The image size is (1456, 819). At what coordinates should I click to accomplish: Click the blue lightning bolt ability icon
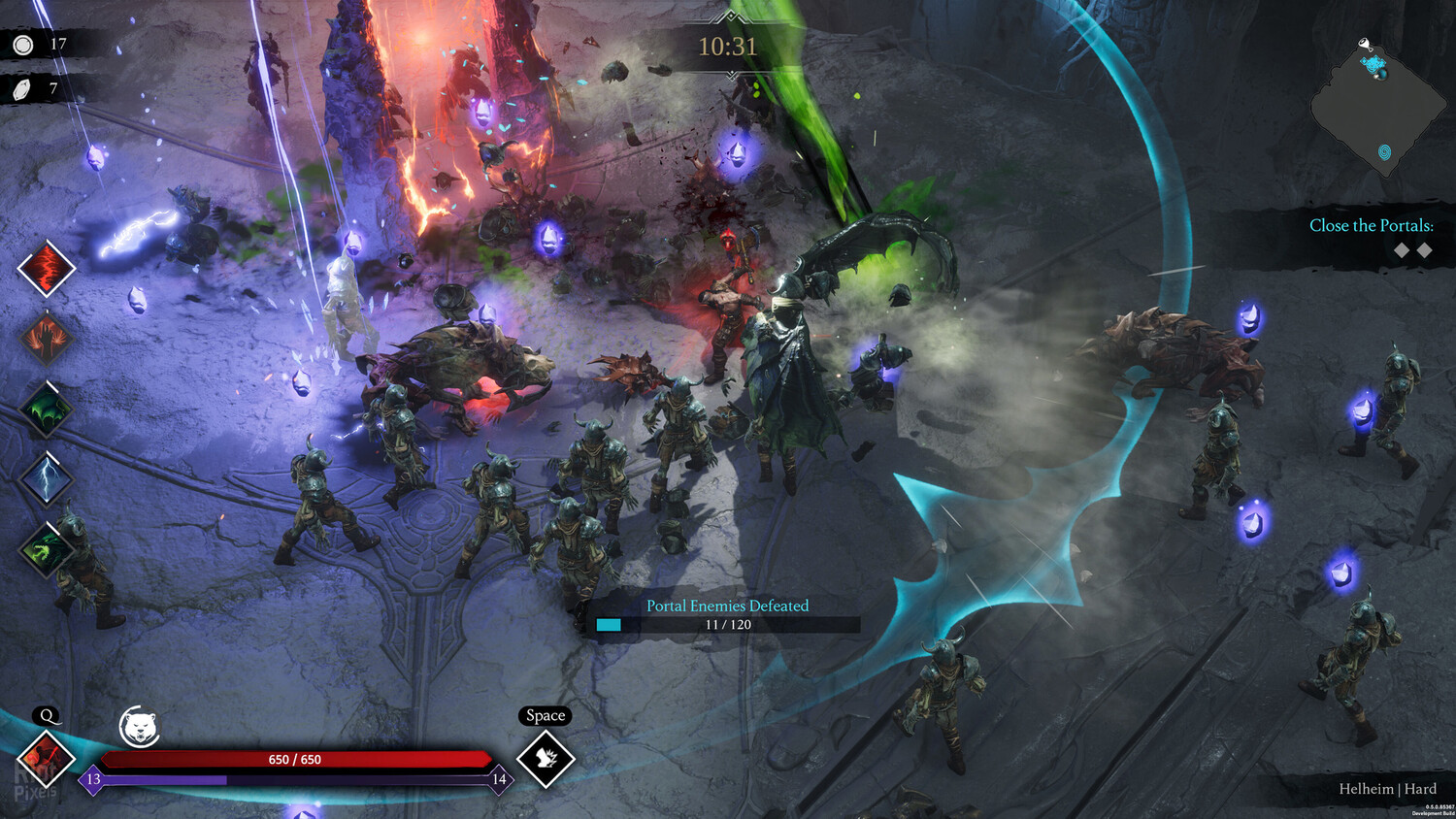tap(46, 478)
